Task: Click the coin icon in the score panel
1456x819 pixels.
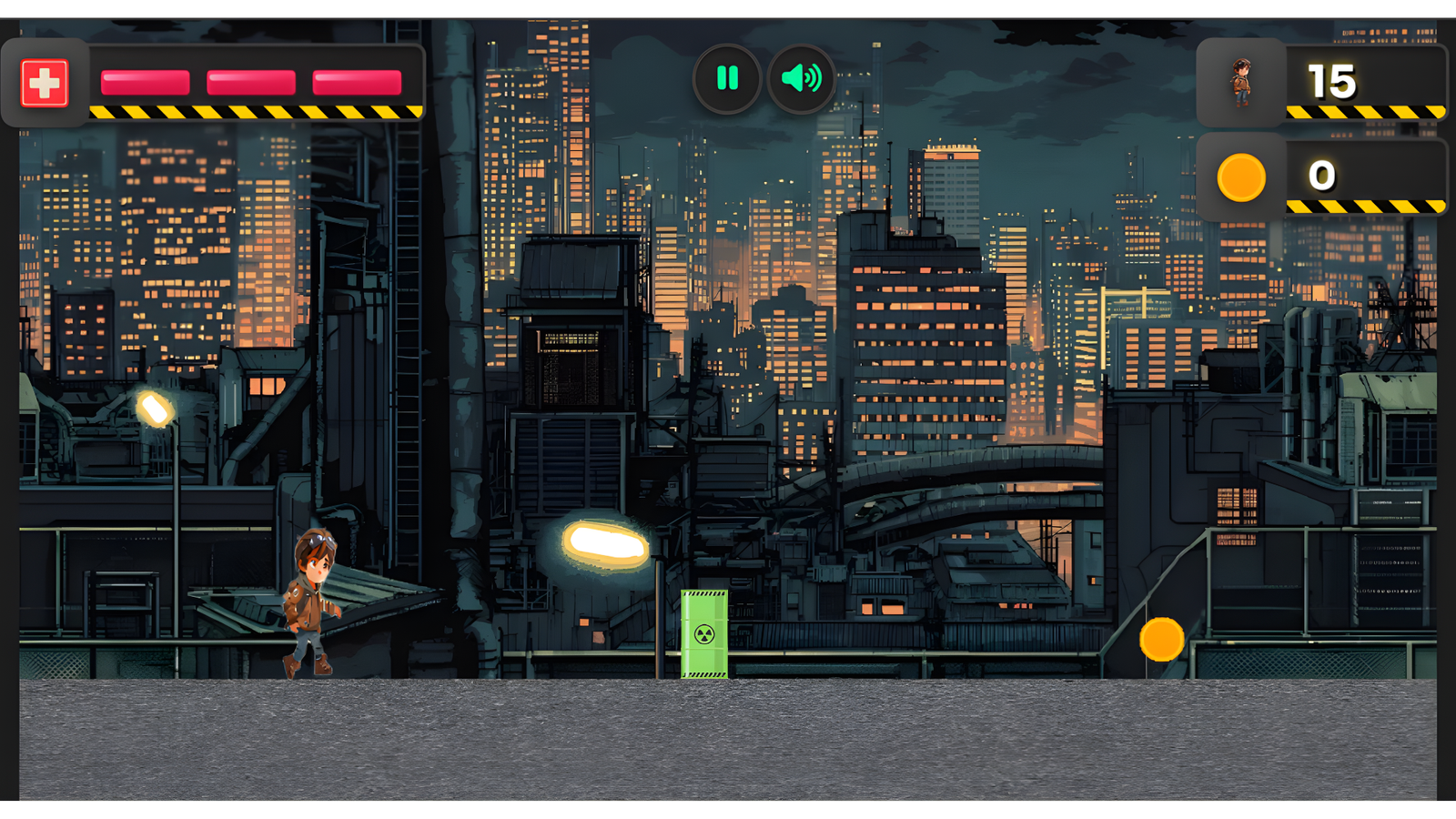Action: [x=1240, y=178]
